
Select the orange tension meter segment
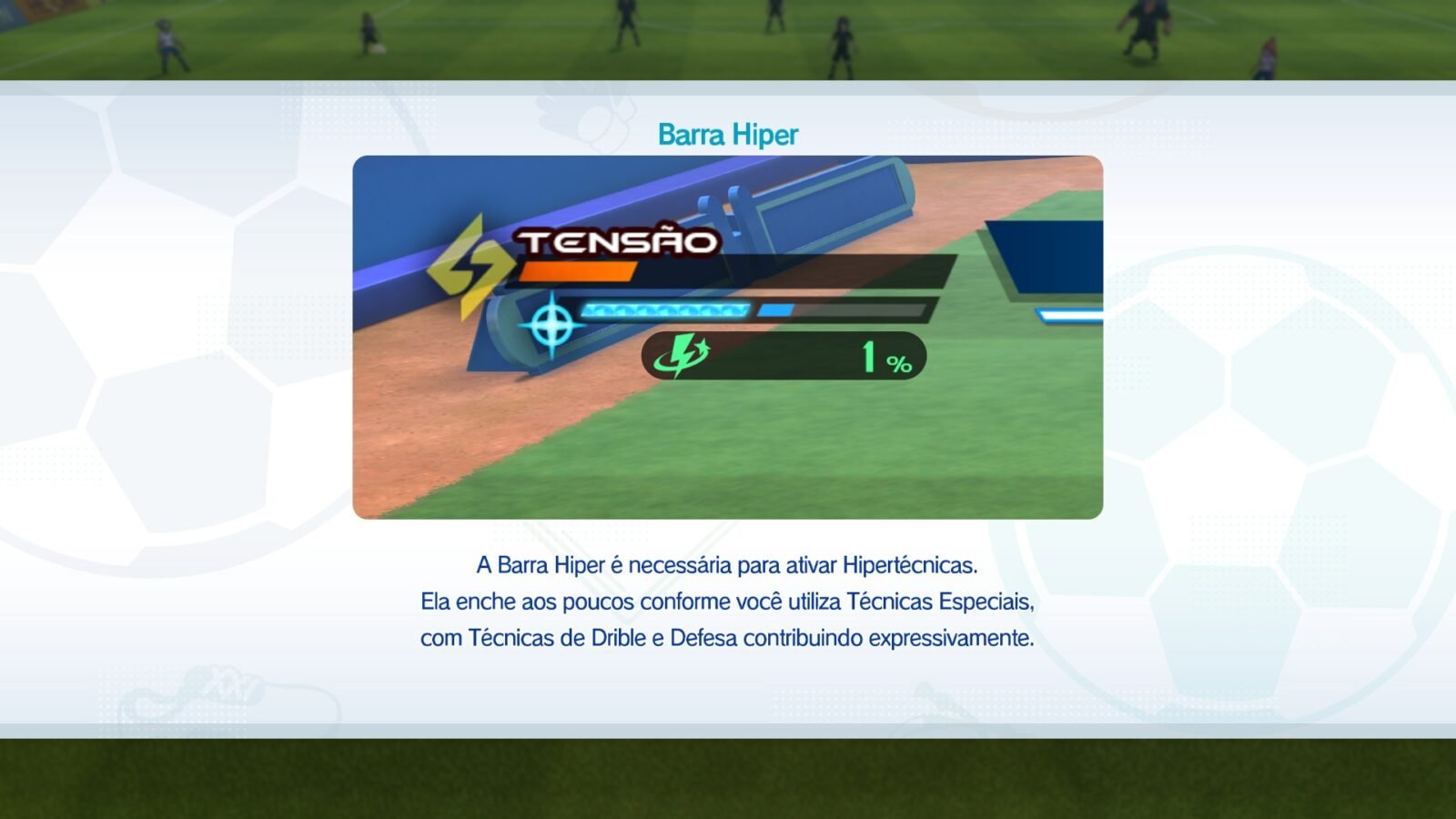[x=577, y=268]
